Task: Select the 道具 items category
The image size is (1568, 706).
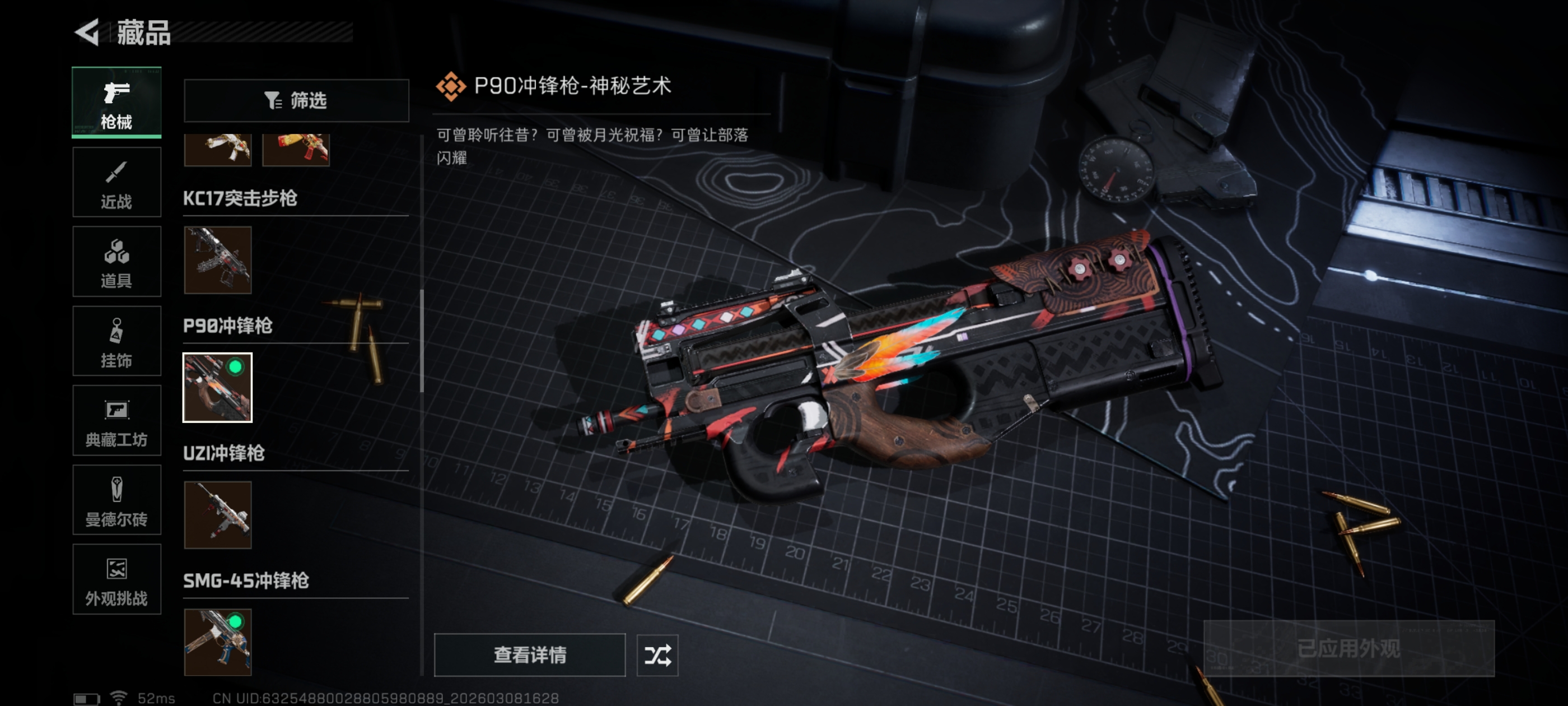Action: click(x=116, y=262)
